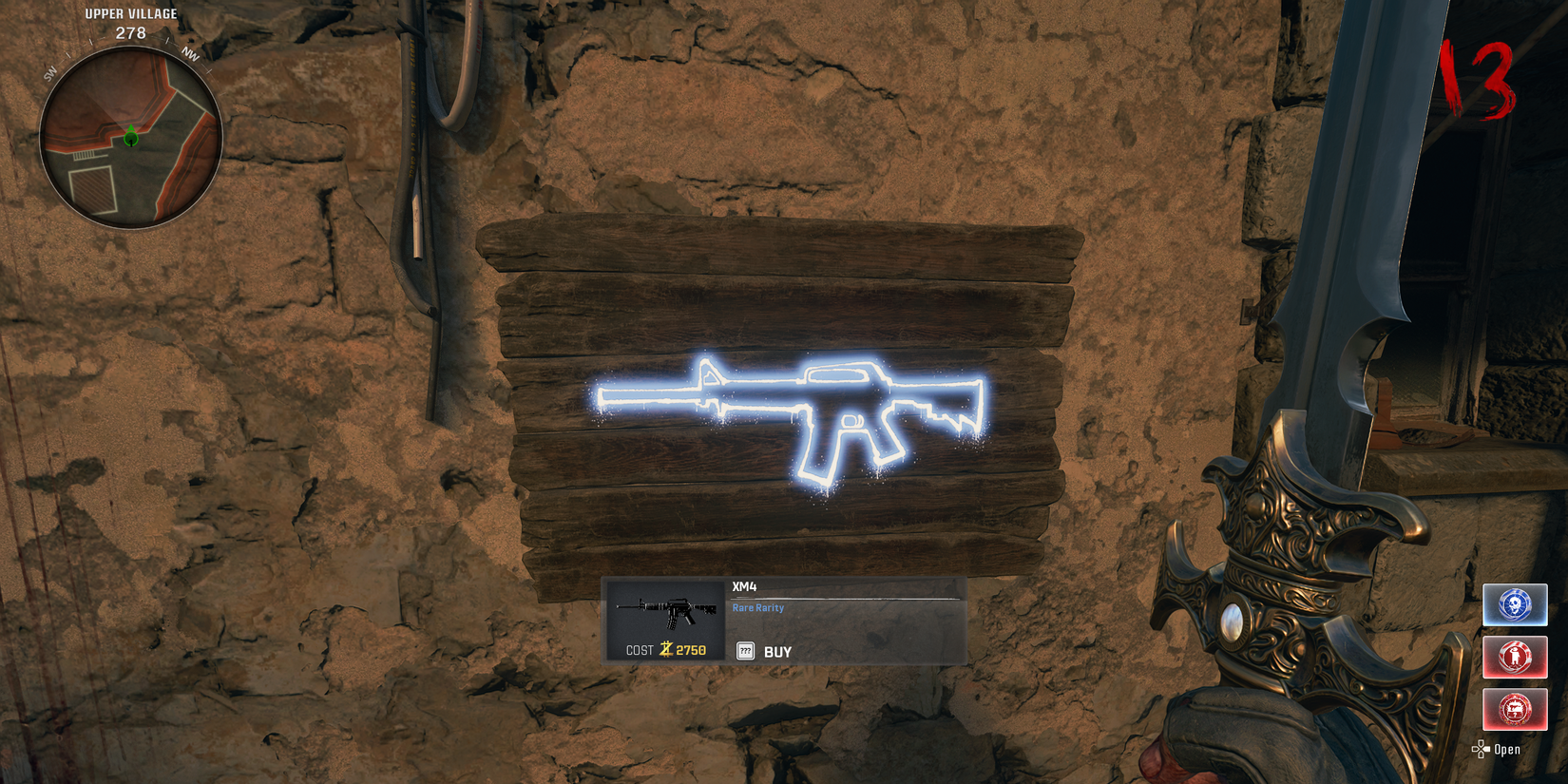This screenshot has height=784, width=1568.
Task: Click the gold essence currency symbol
Action: 665,648
